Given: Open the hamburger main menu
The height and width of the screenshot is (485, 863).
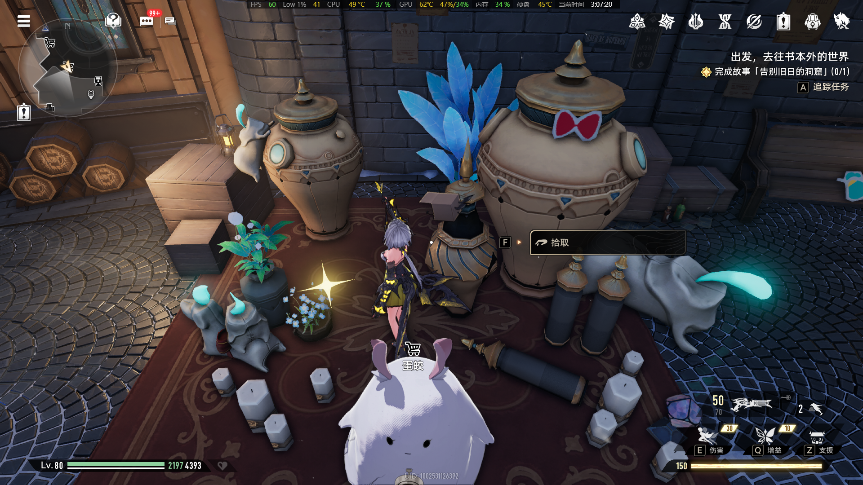Looking at the screenshot, I should click(24, 21).
